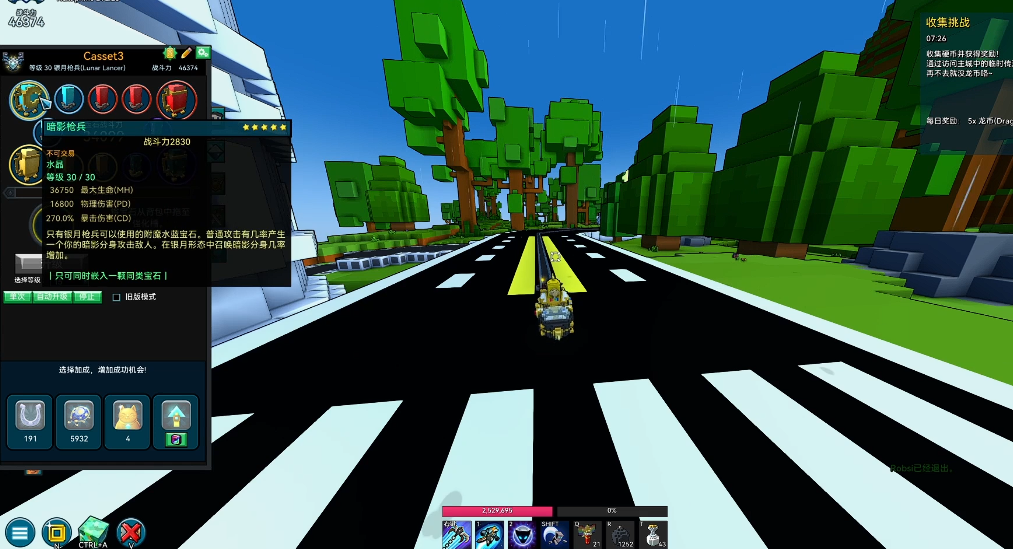The height and width of the screenshot is (549, 1013).
Task: Click the 单次 single upgrade button
Action: click(x=17, y=297)
